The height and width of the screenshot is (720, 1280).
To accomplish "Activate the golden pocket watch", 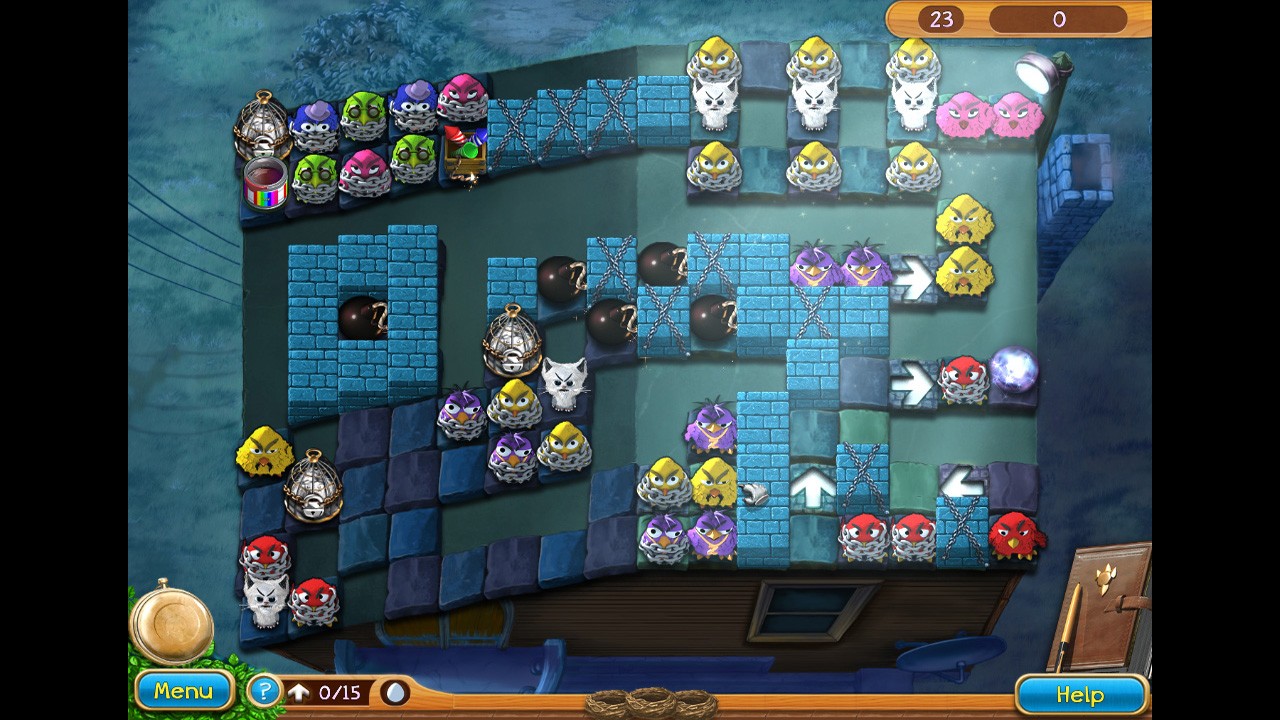I will coord(171,620).
